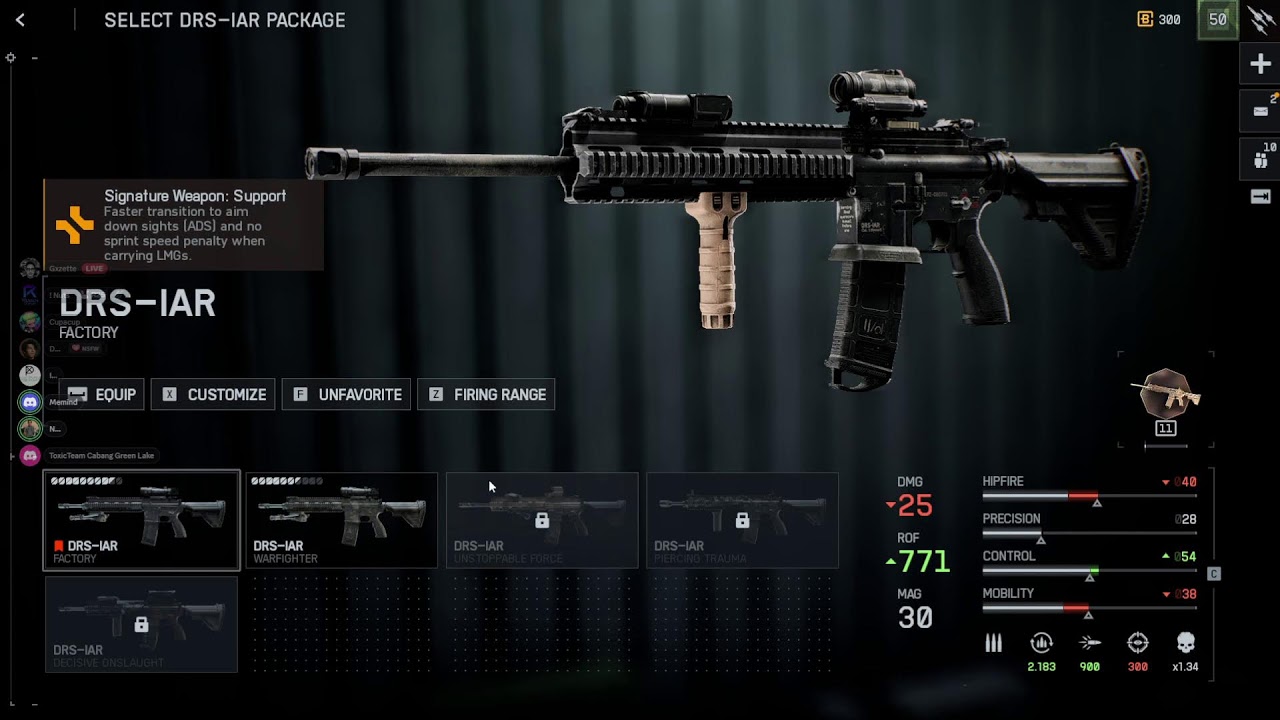
Task: Collapse the right sidebar with arrow icon
Action: pyautogui.click(x=1260, y=197)
